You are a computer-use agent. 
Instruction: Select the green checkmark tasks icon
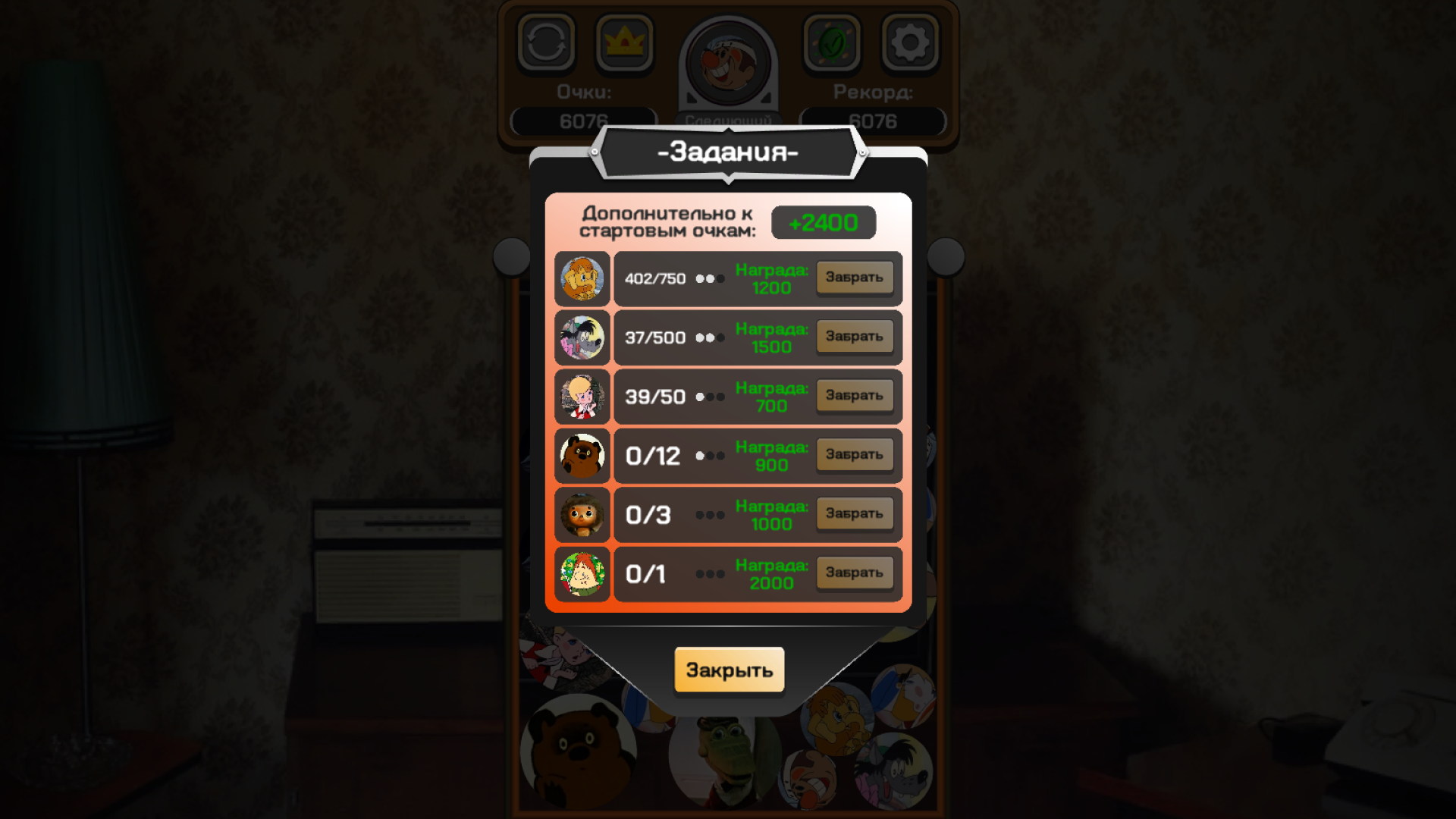point(832,43)
